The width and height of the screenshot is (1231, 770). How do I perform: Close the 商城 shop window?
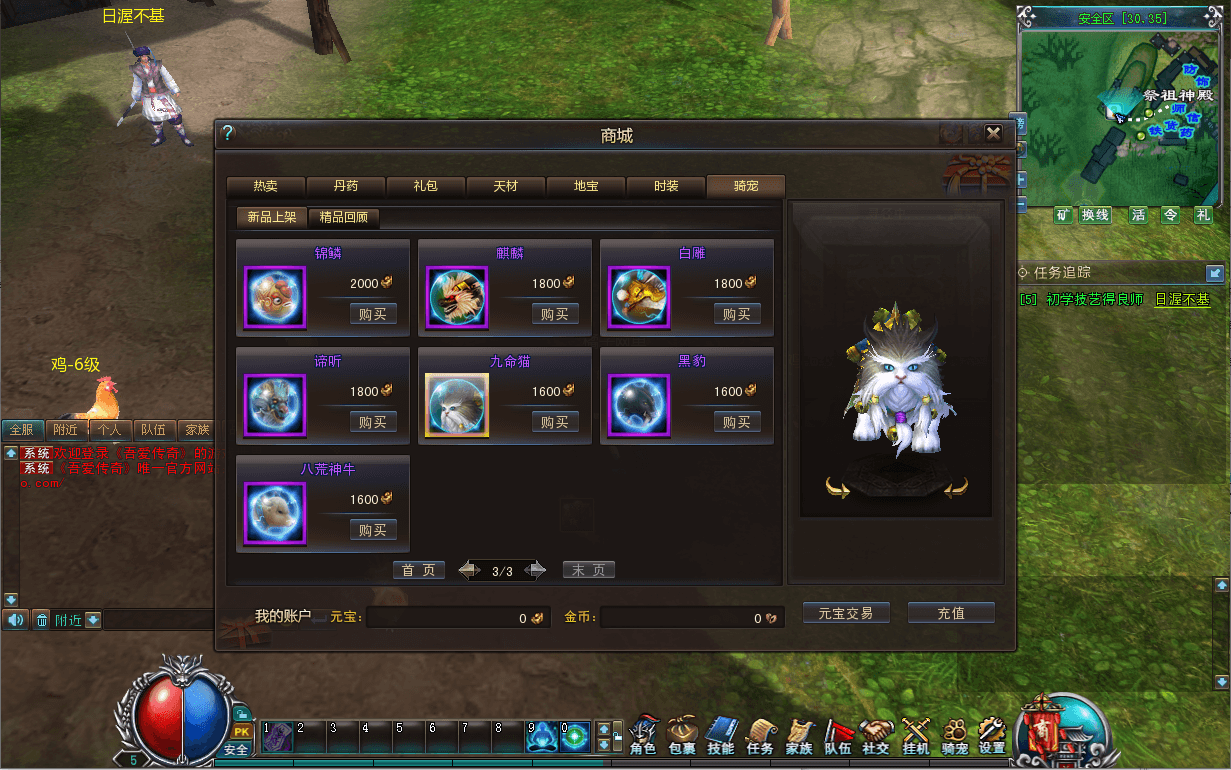click(x=993, y=133)
